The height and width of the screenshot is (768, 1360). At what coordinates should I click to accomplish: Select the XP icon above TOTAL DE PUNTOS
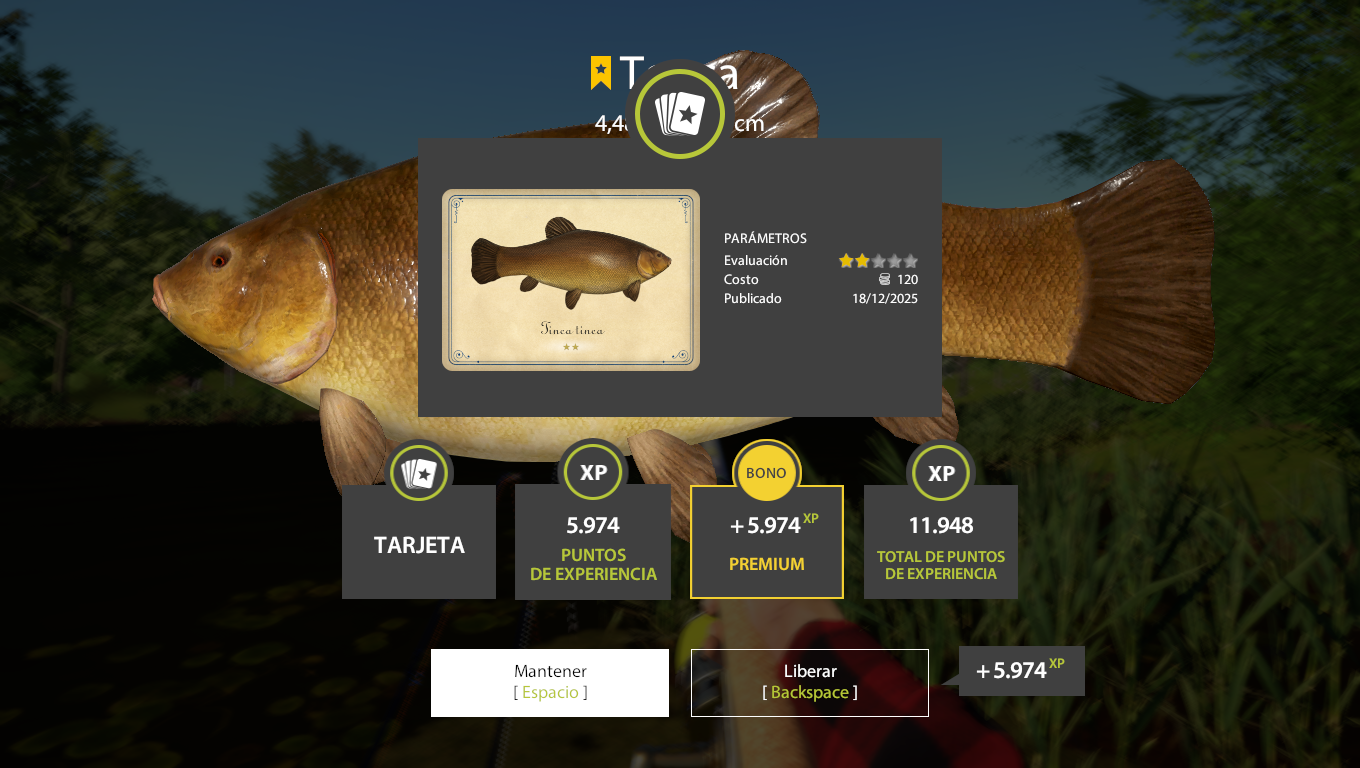pyautogui.click(x=940, y=471)
